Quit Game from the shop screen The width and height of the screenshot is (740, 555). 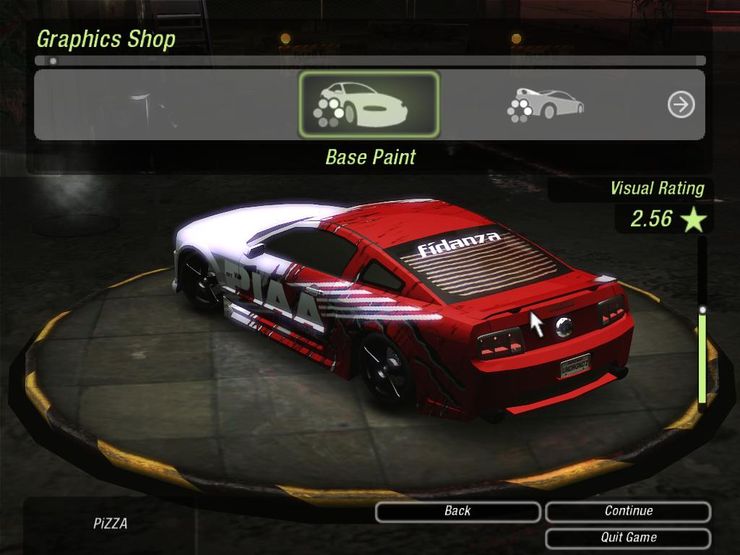tap(628, 537)
